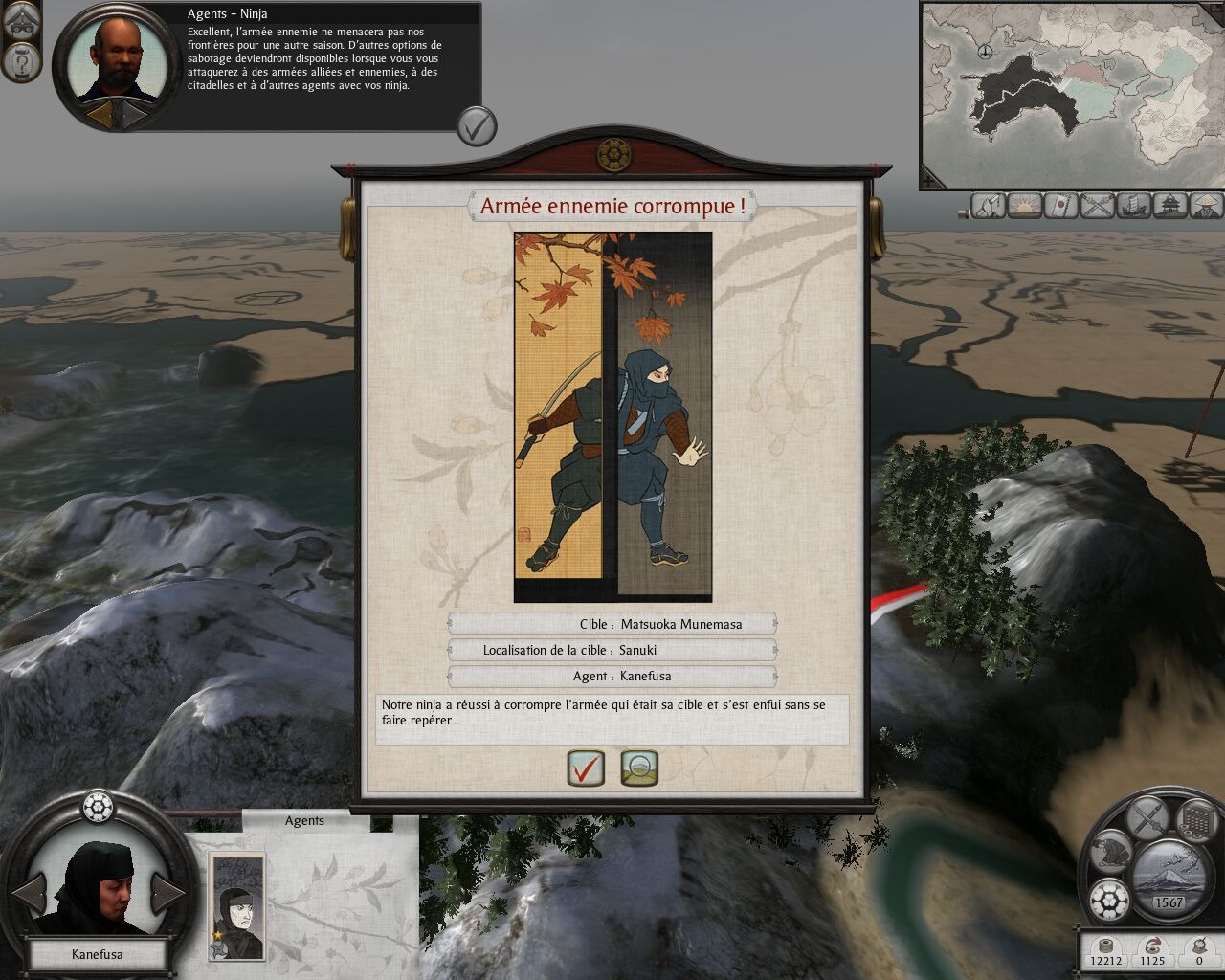Screen dimensions: 1225x980
Task: Open the bowing figure diplomacy panel
Action: point(1110,852)
